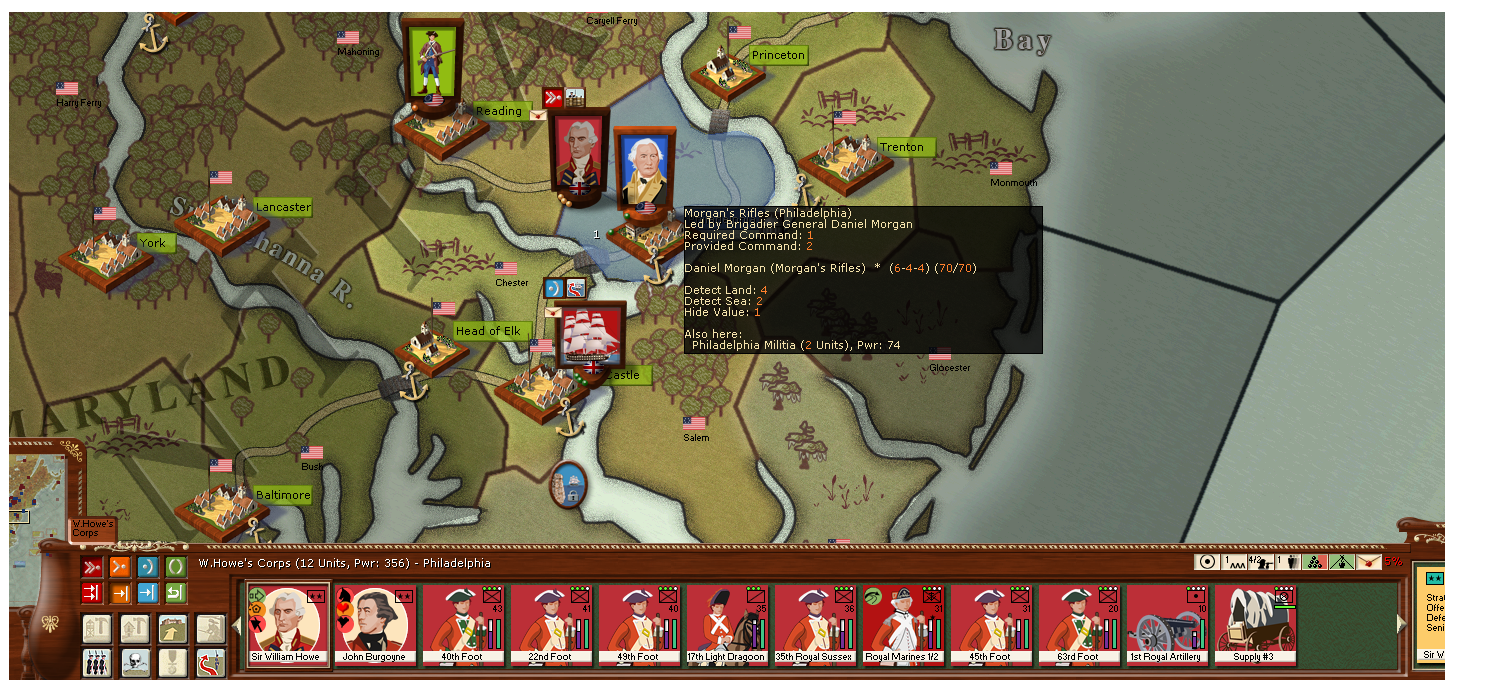Select the Royal Marines 1/2 unit card
The image size is (1512, 680).
[x=904, y=625]
